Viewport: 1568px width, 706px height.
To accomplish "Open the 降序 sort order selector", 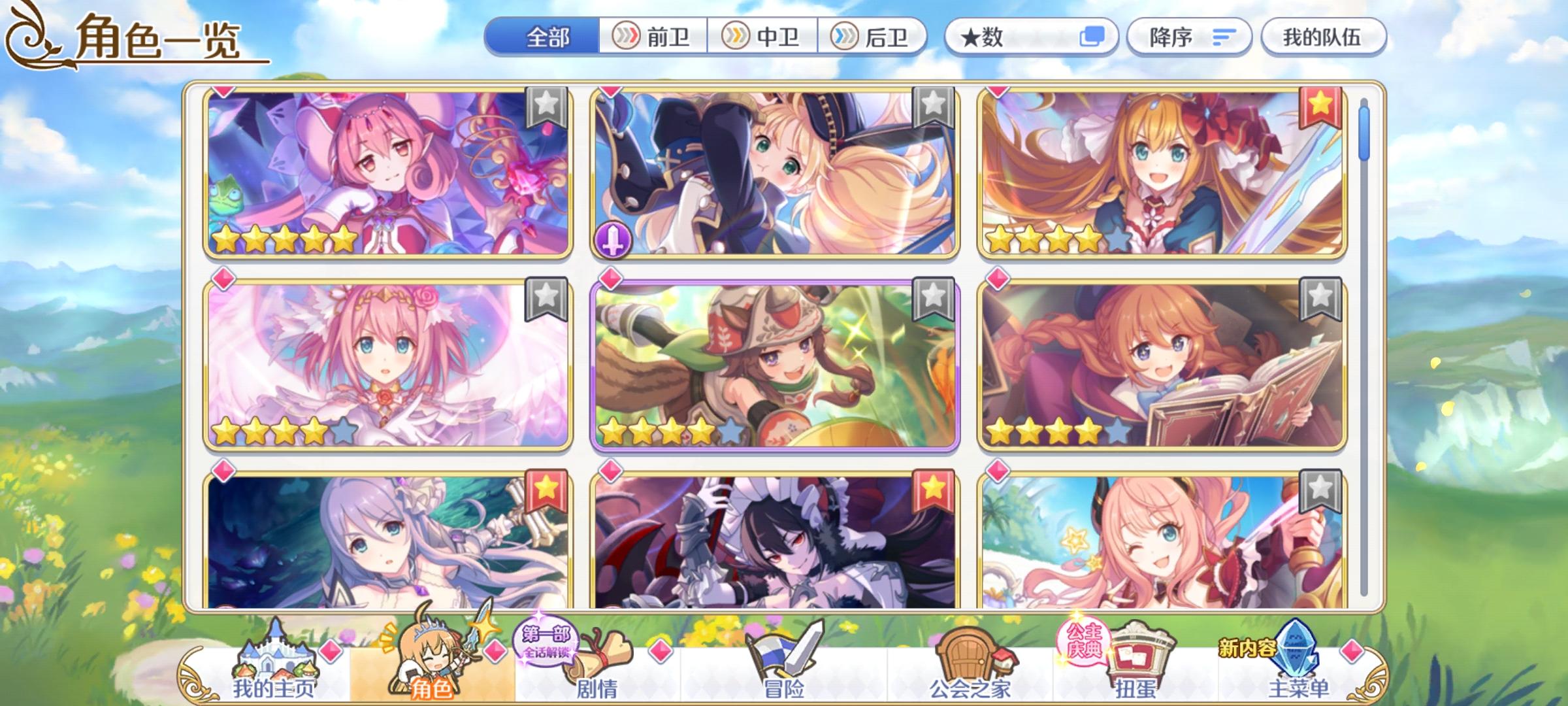I will 1190,39.
